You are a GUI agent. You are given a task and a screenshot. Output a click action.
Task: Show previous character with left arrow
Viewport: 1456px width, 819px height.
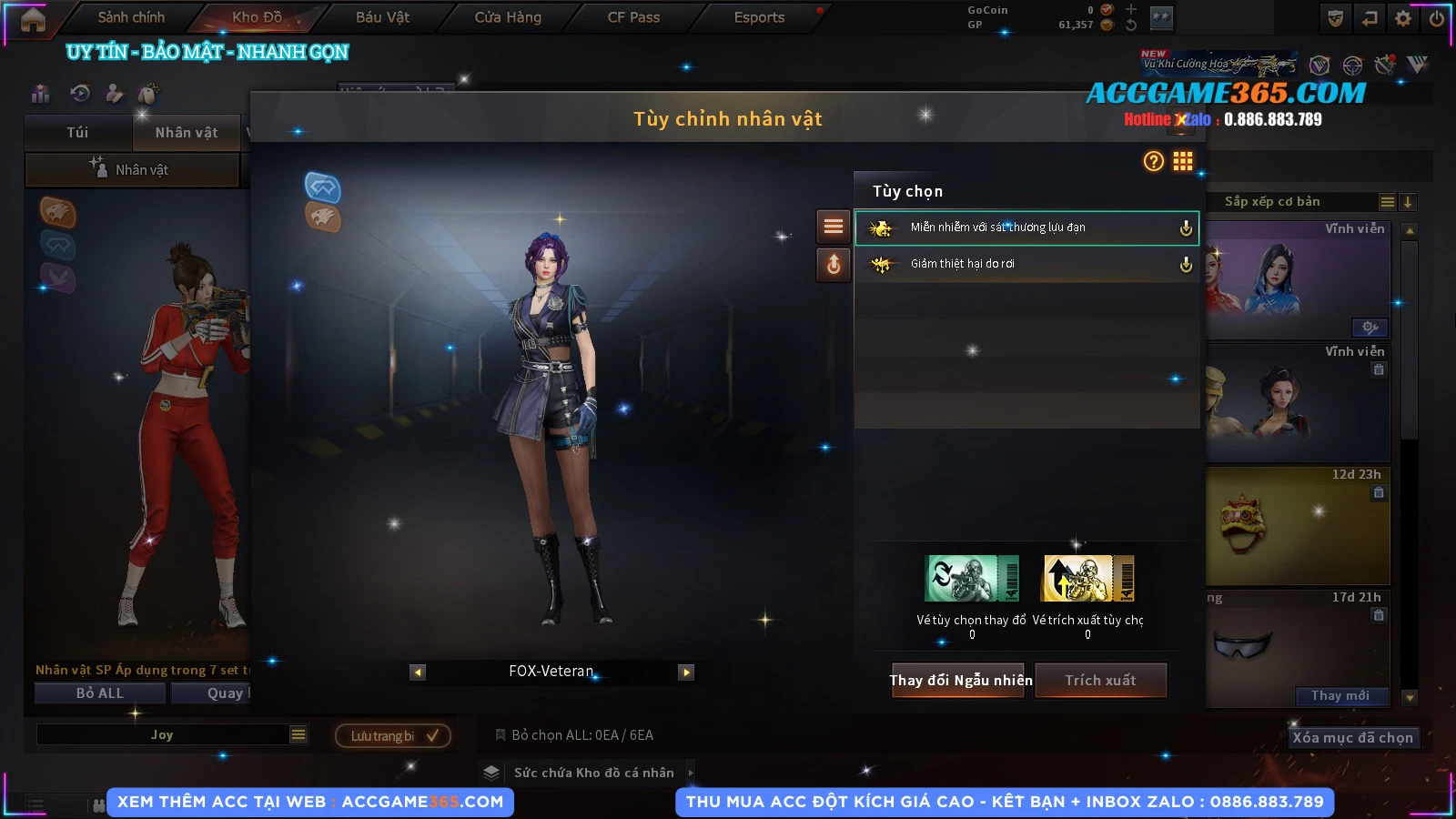pos(418,672)
